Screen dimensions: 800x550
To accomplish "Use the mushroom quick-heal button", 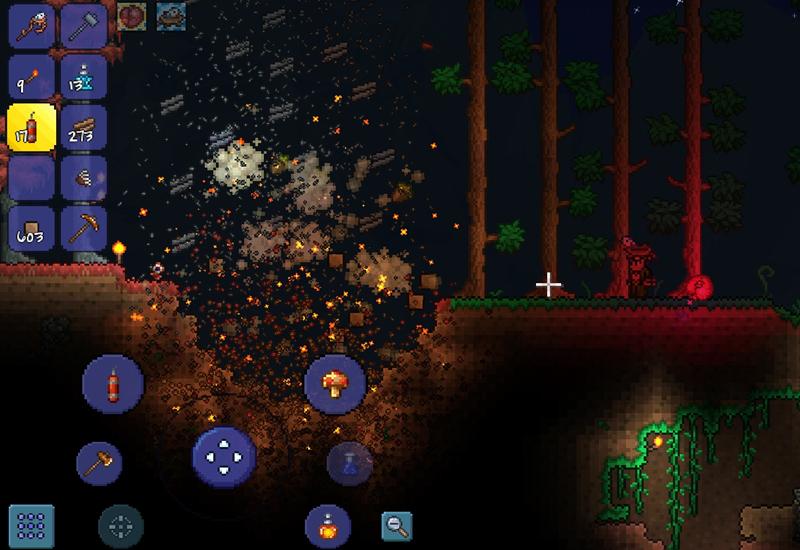I will (x=334, y=383).
